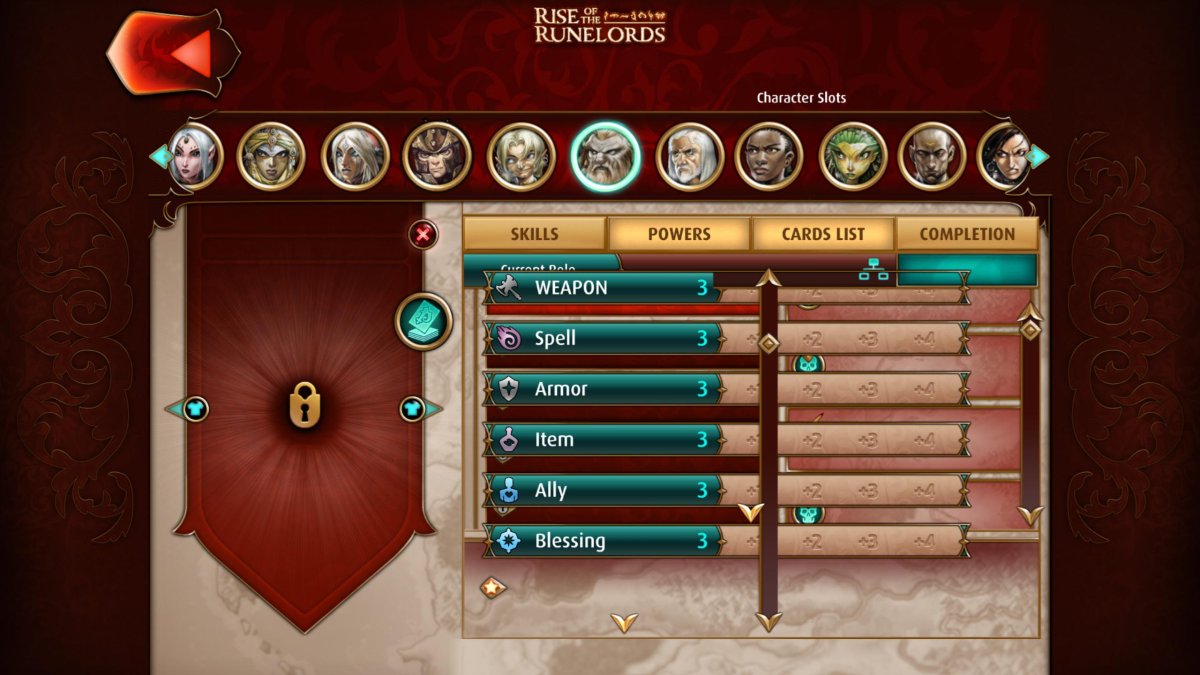This screenshot has height=675, width=1200.
Task: Open the Powers tab
Action: coord(679,234)
